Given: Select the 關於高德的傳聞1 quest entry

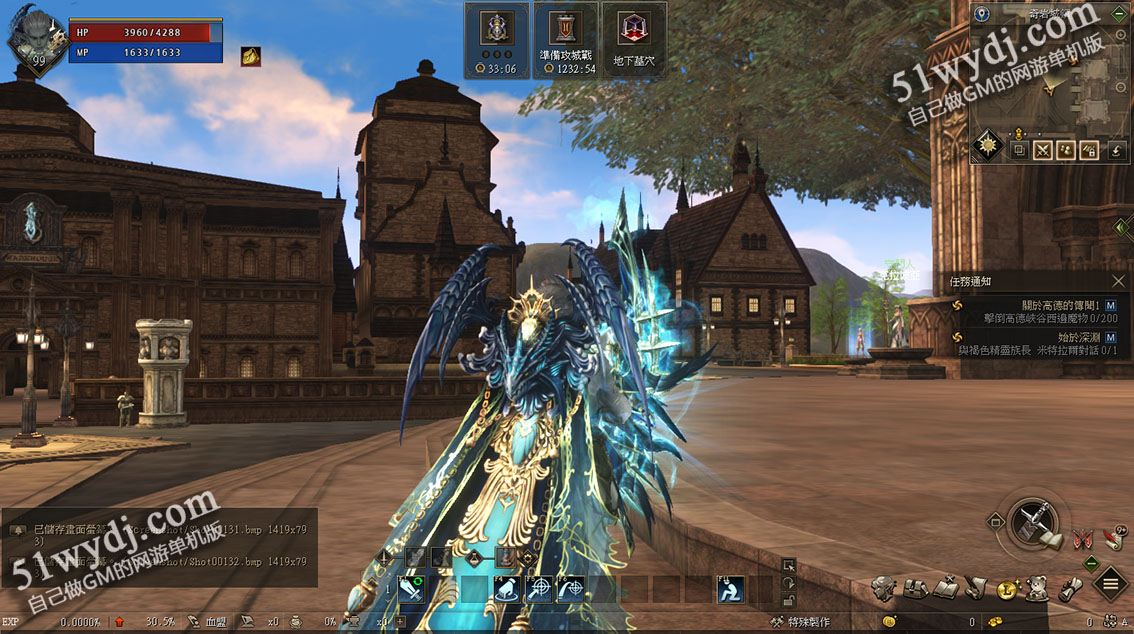Looking at the screenshot, I should [1040, 311].
